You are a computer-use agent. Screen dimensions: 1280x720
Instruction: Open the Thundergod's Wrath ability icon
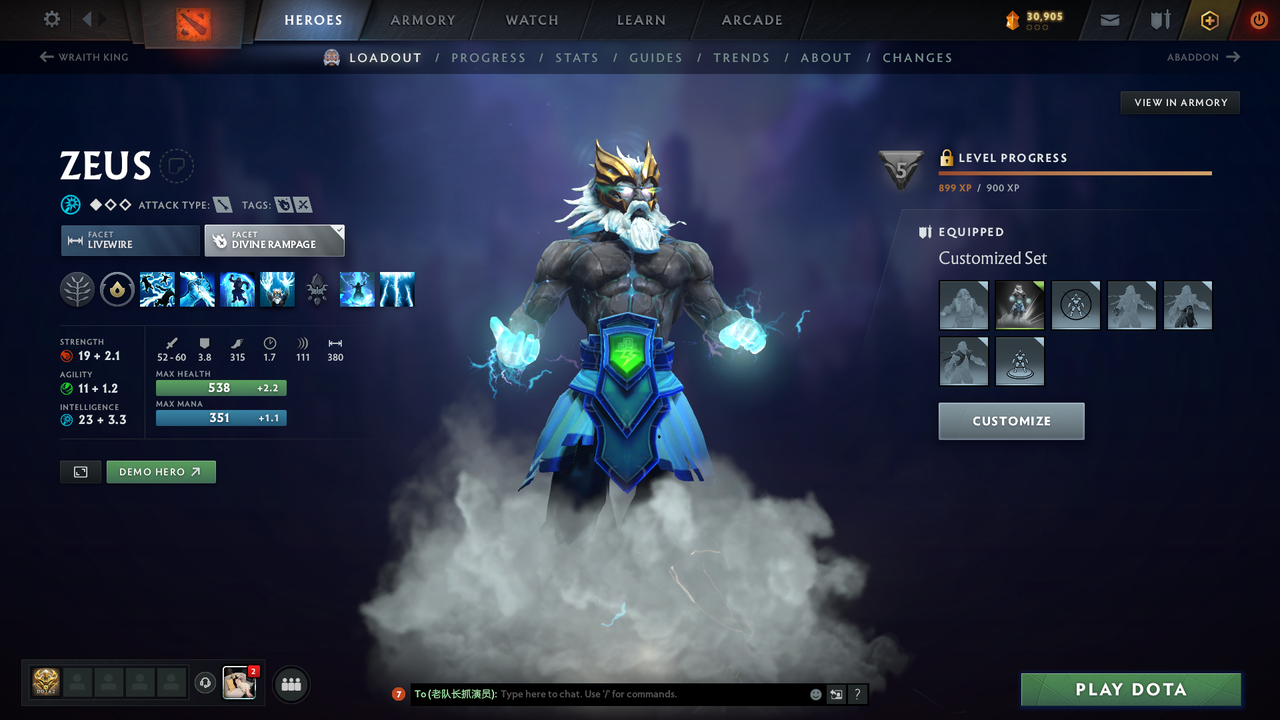point(277,289)
